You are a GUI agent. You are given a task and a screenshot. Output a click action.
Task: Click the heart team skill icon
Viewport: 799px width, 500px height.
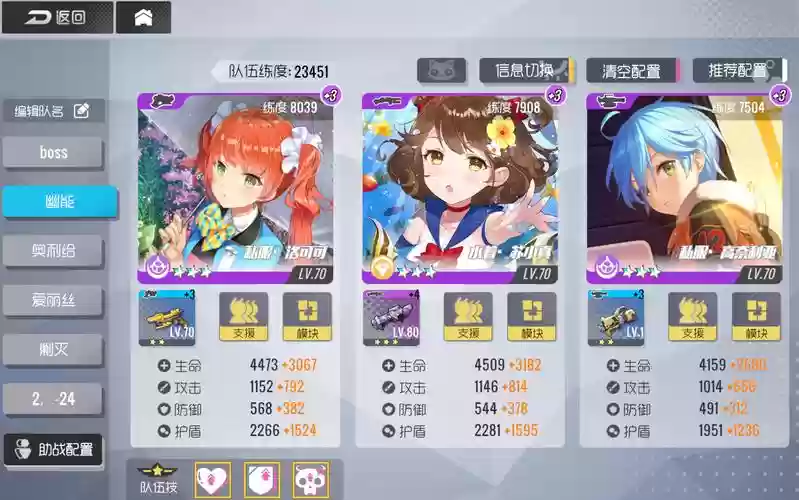[212, 481]
